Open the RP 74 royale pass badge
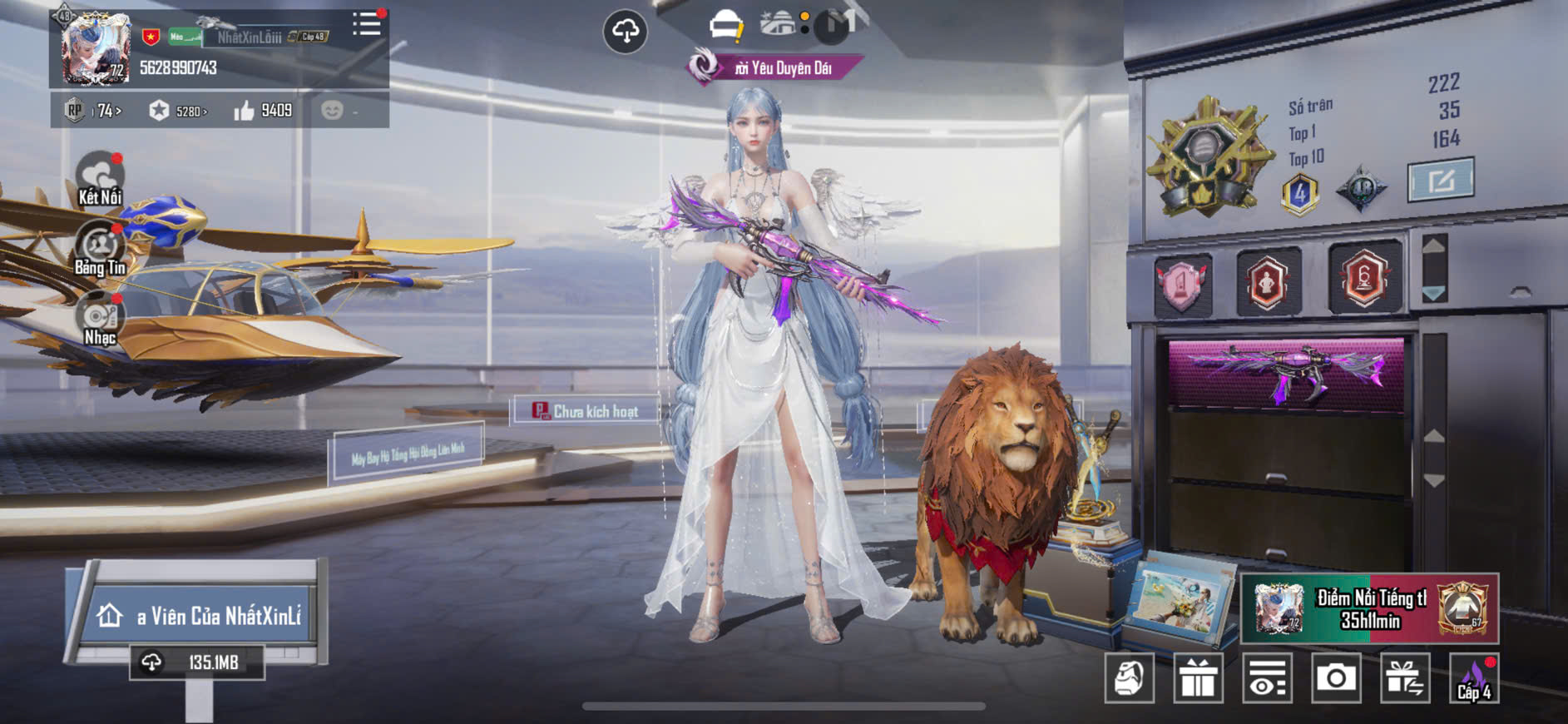1568x724 pixels. (93, 111)
